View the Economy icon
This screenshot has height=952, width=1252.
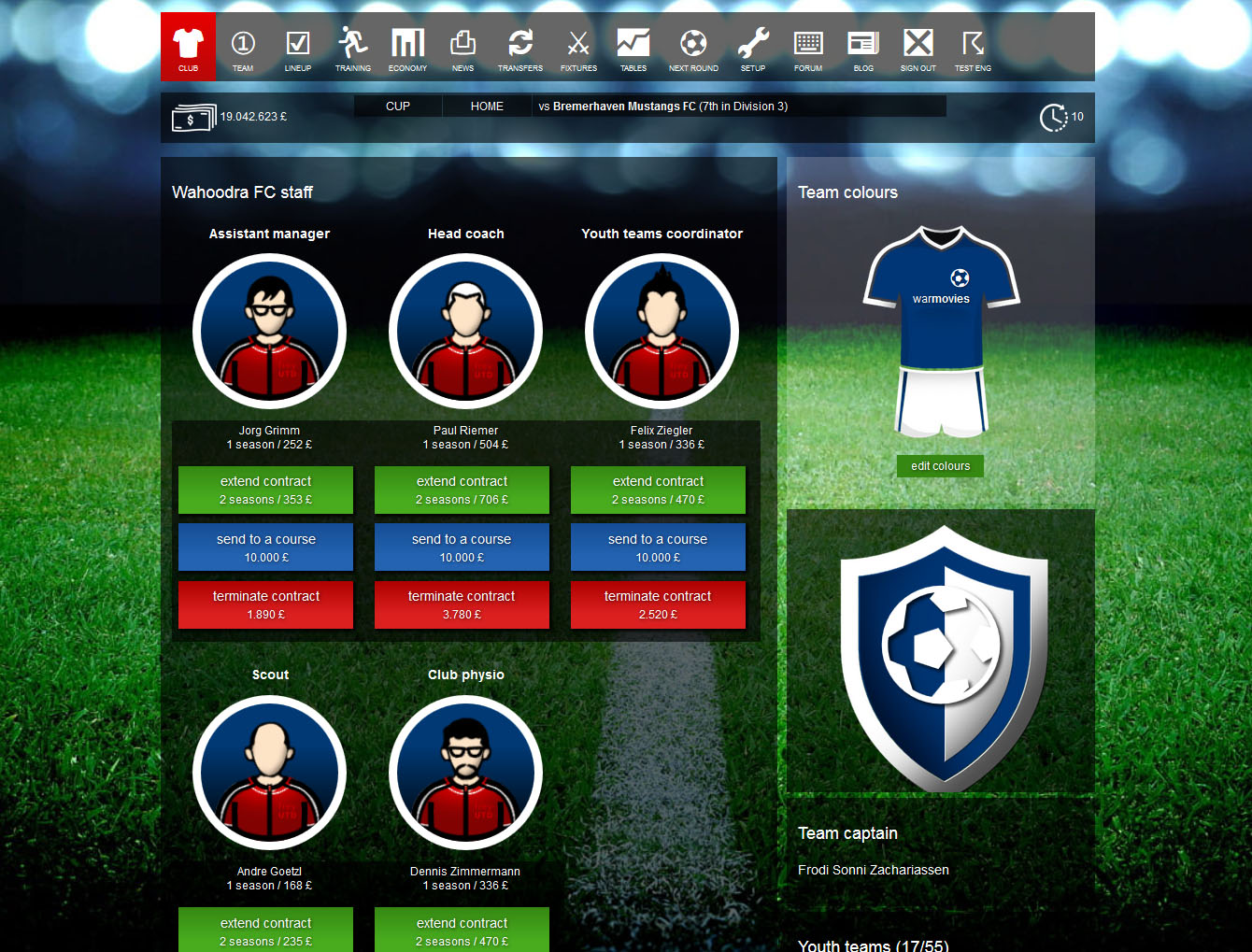point(407,47)
